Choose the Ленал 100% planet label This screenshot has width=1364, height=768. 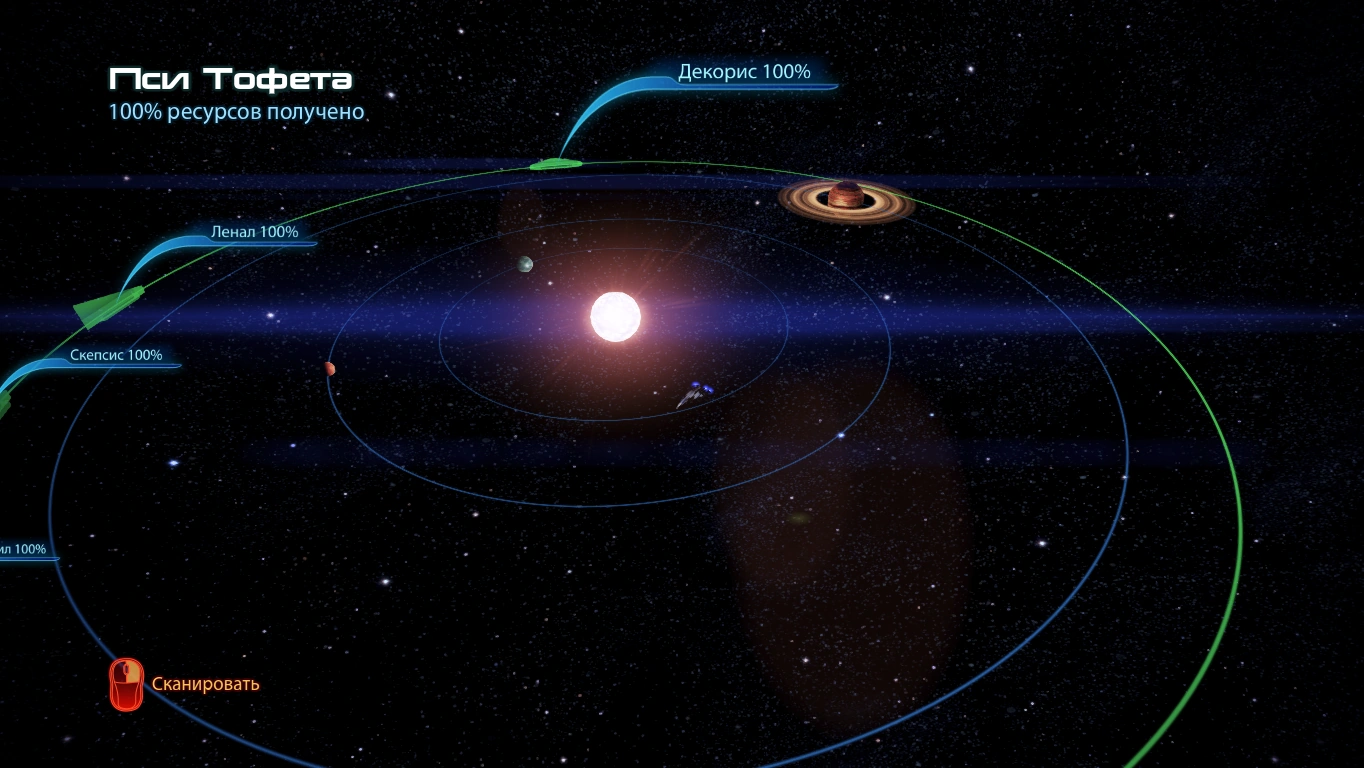click(254, 232)
